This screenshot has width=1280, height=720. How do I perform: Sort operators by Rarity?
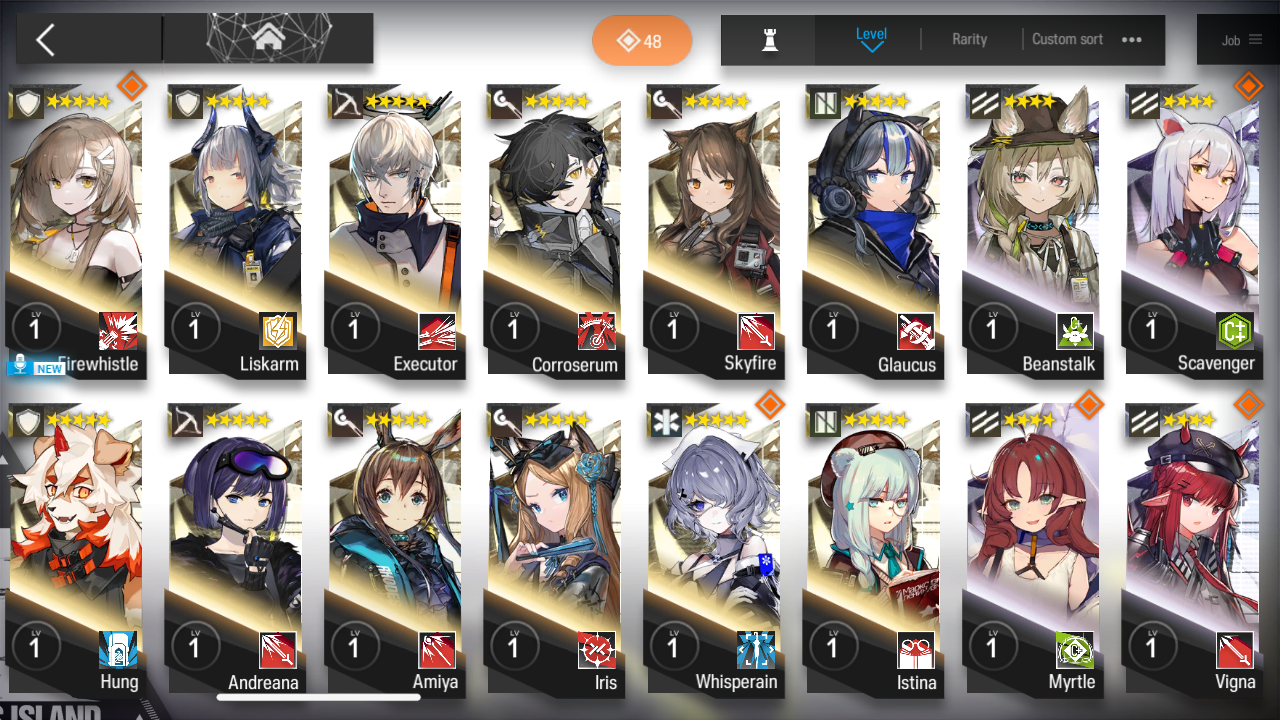969,39
